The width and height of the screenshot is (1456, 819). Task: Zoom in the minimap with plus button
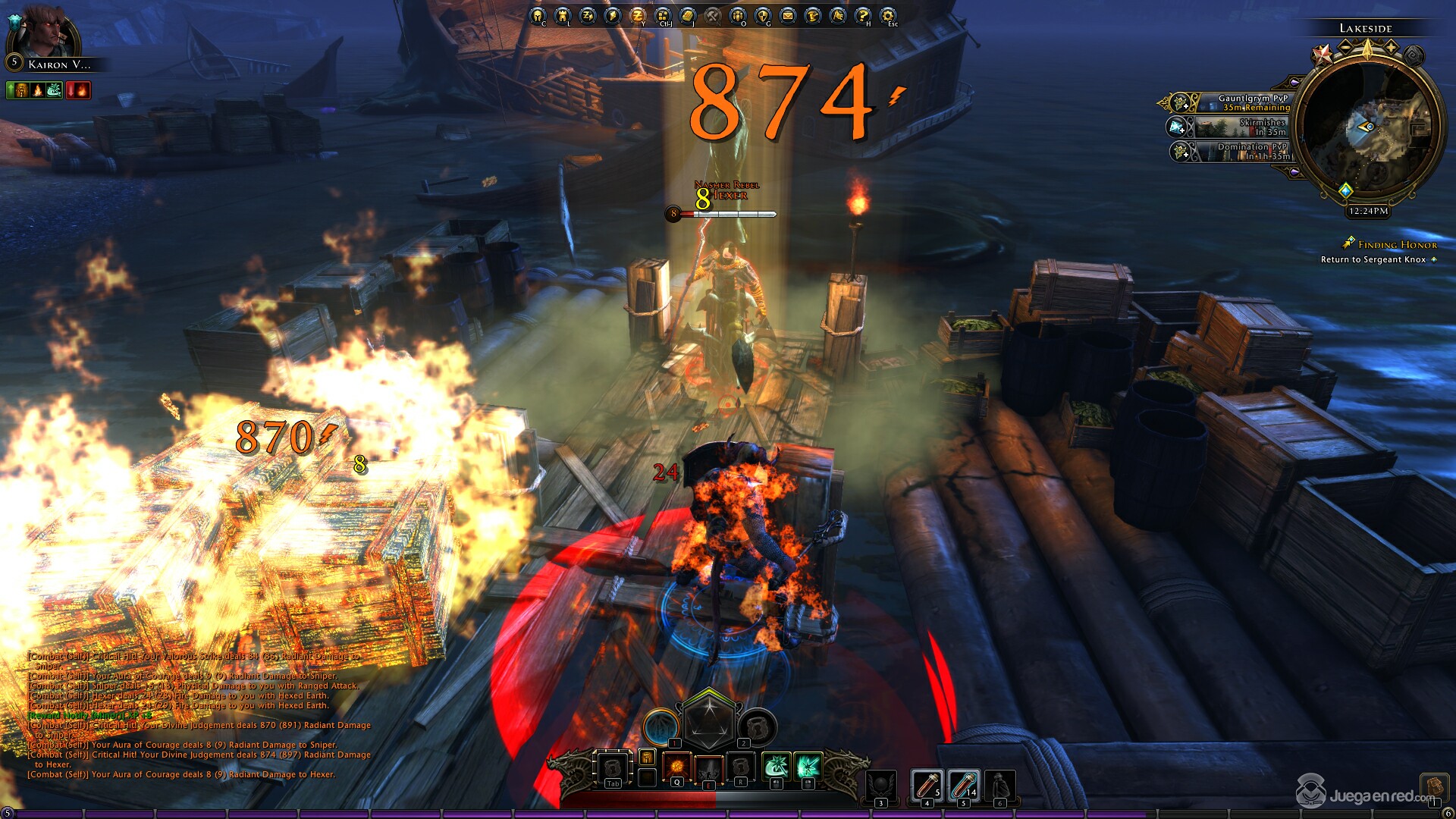pos(1392,47)
